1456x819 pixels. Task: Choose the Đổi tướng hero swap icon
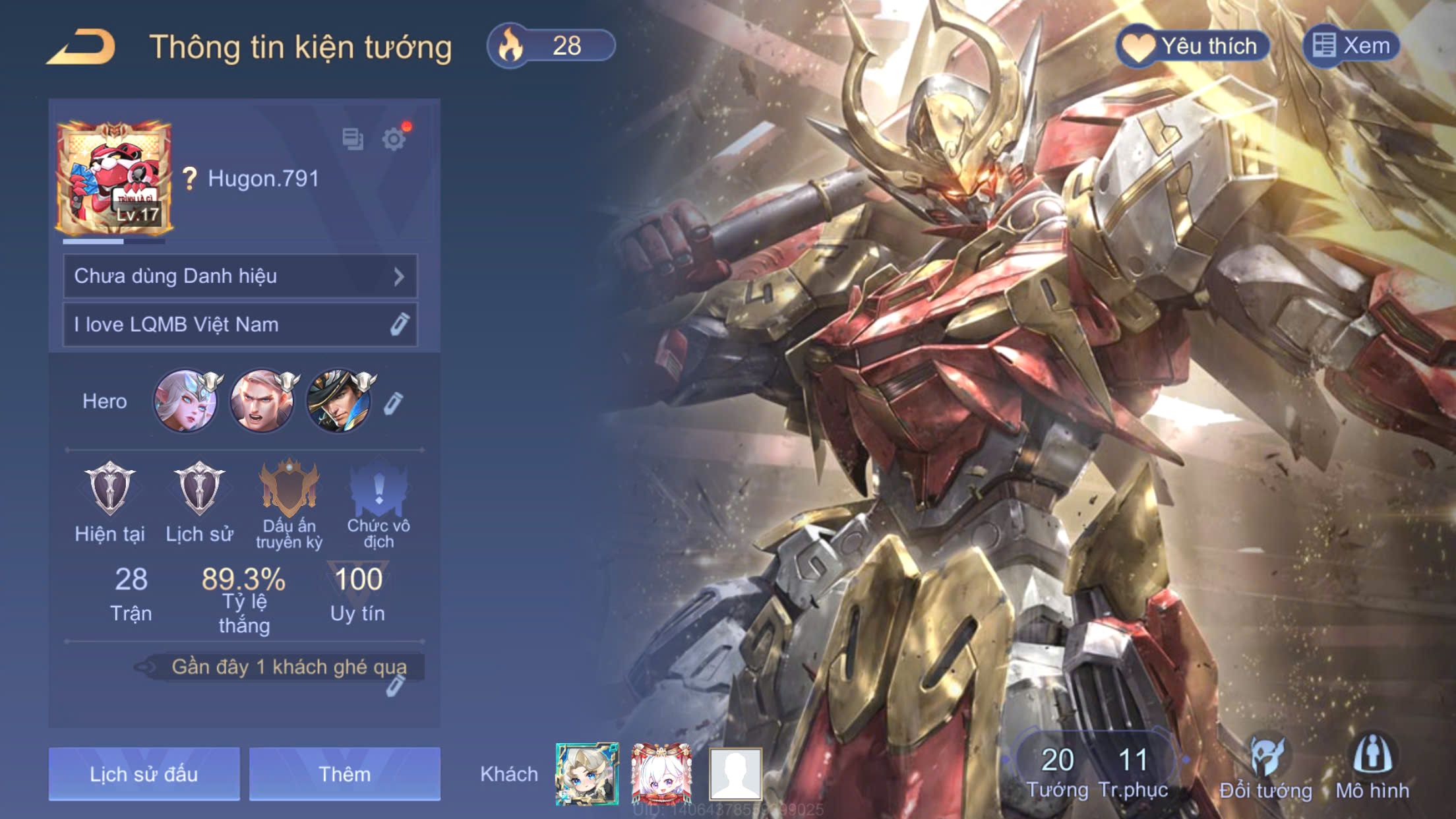[1265, 765]
